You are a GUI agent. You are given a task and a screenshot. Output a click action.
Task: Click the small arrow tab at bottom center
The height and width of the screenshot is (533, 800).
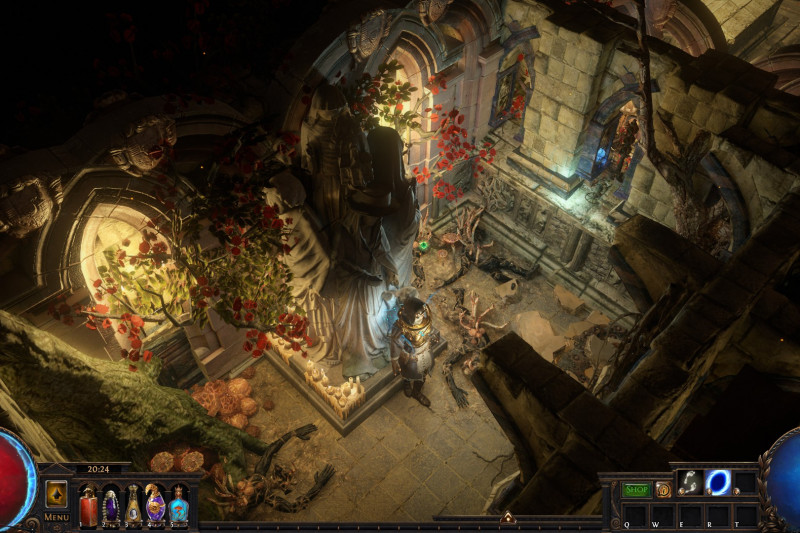click(x=507, y=517)
